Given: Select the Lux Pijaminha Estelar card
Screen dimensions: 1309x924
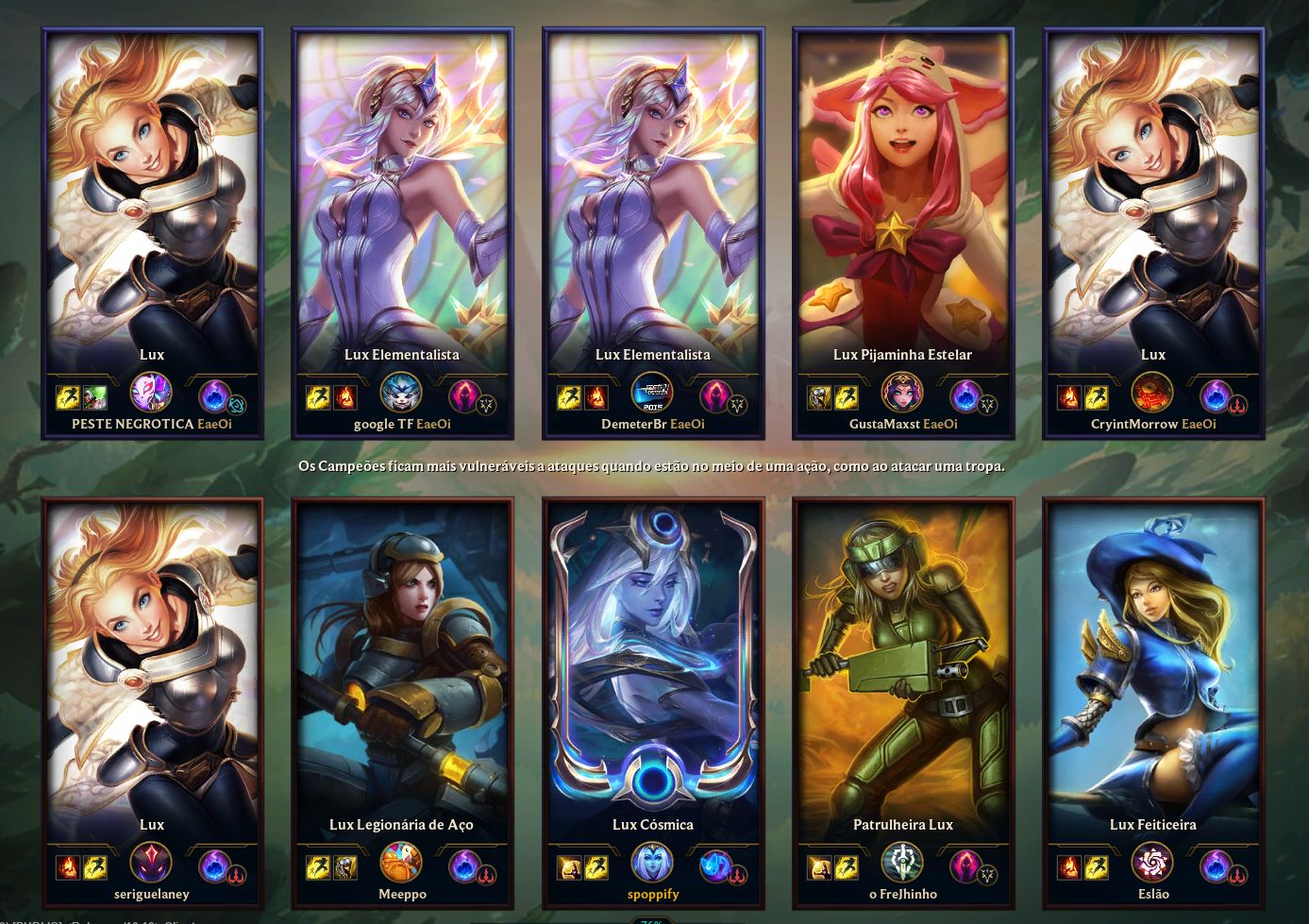Looking at the screenshot, I should (x=903, y=189).
